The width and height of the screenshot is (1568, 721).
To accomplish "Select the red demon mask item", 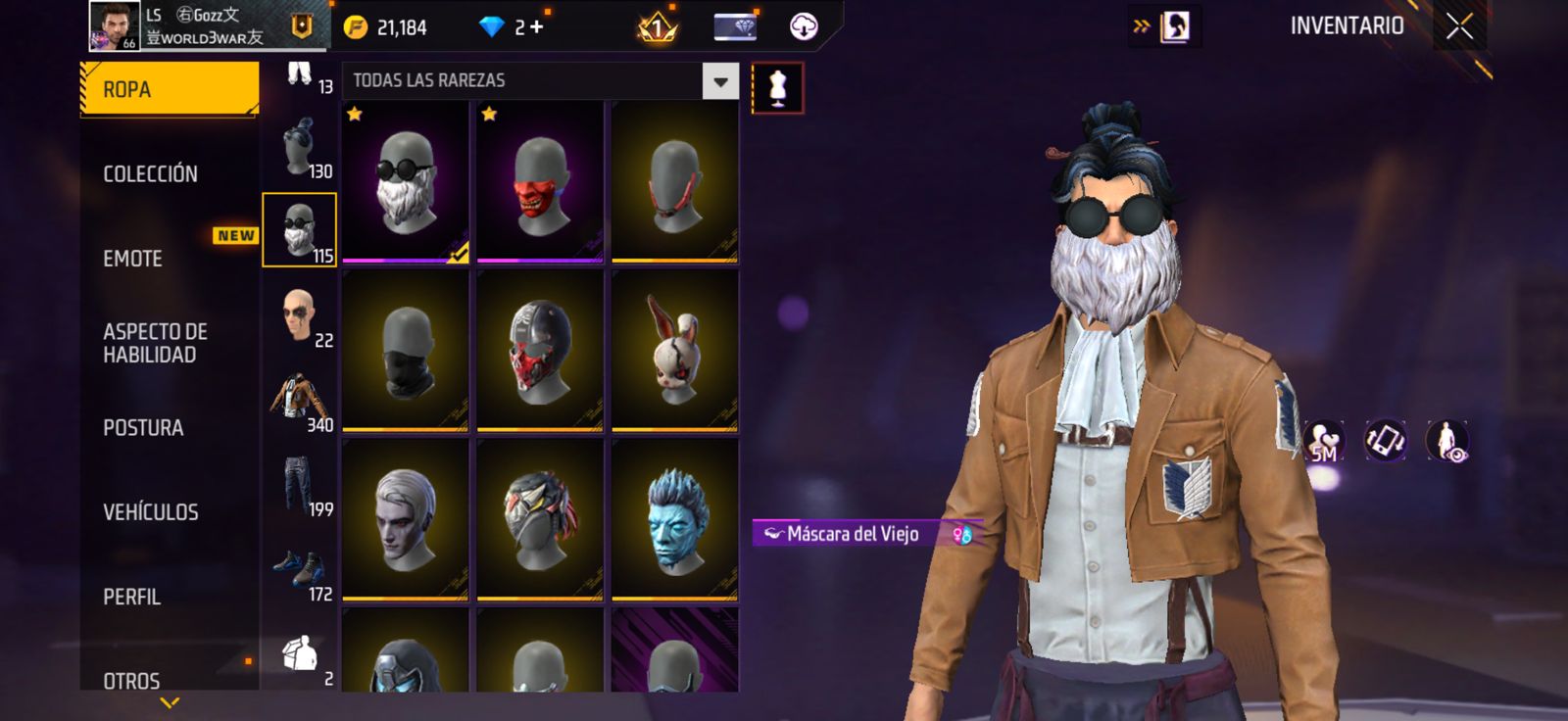I will coord(540,182).
